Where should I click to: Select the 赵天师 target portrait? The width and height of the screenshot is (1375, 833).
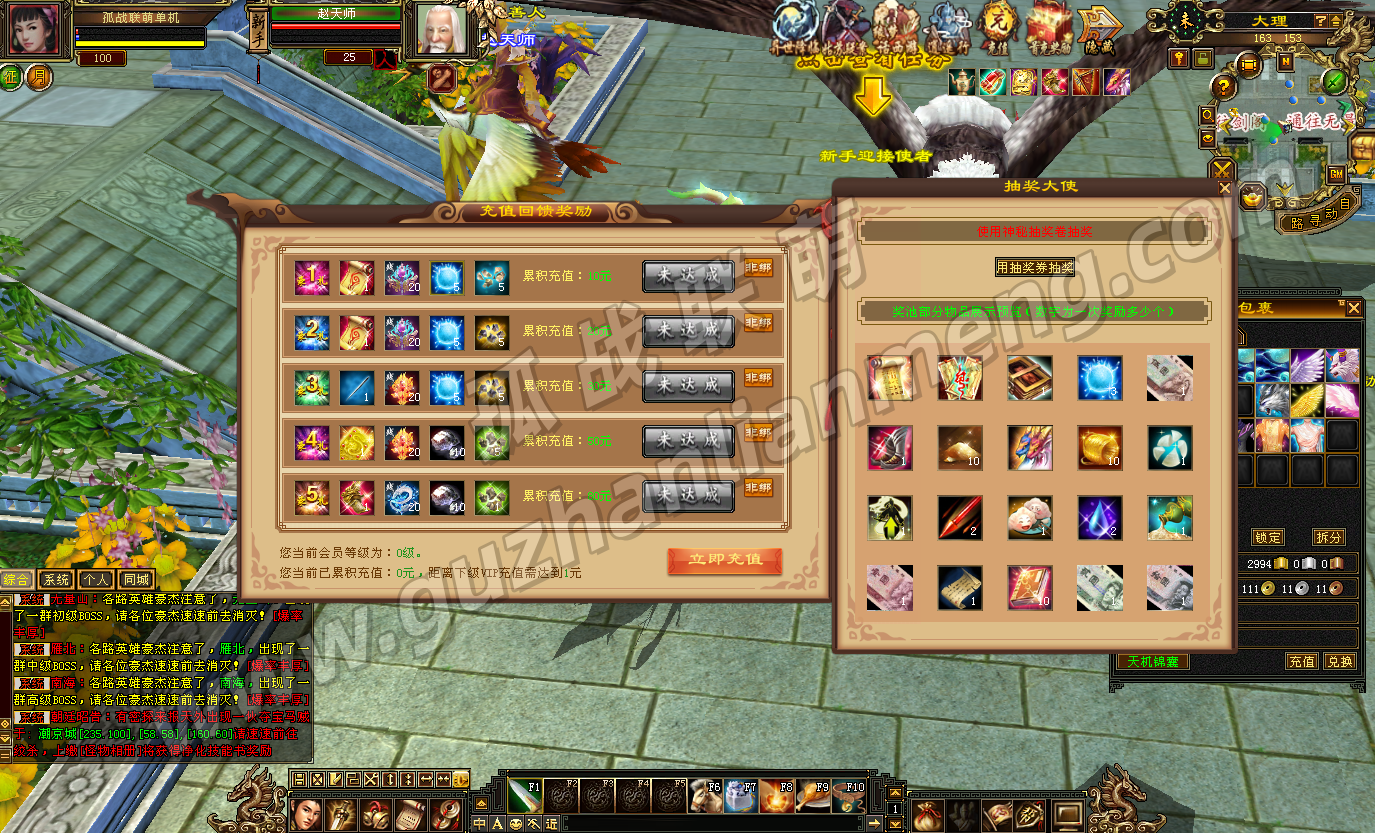pyautogui.click(x=441, y=31)
